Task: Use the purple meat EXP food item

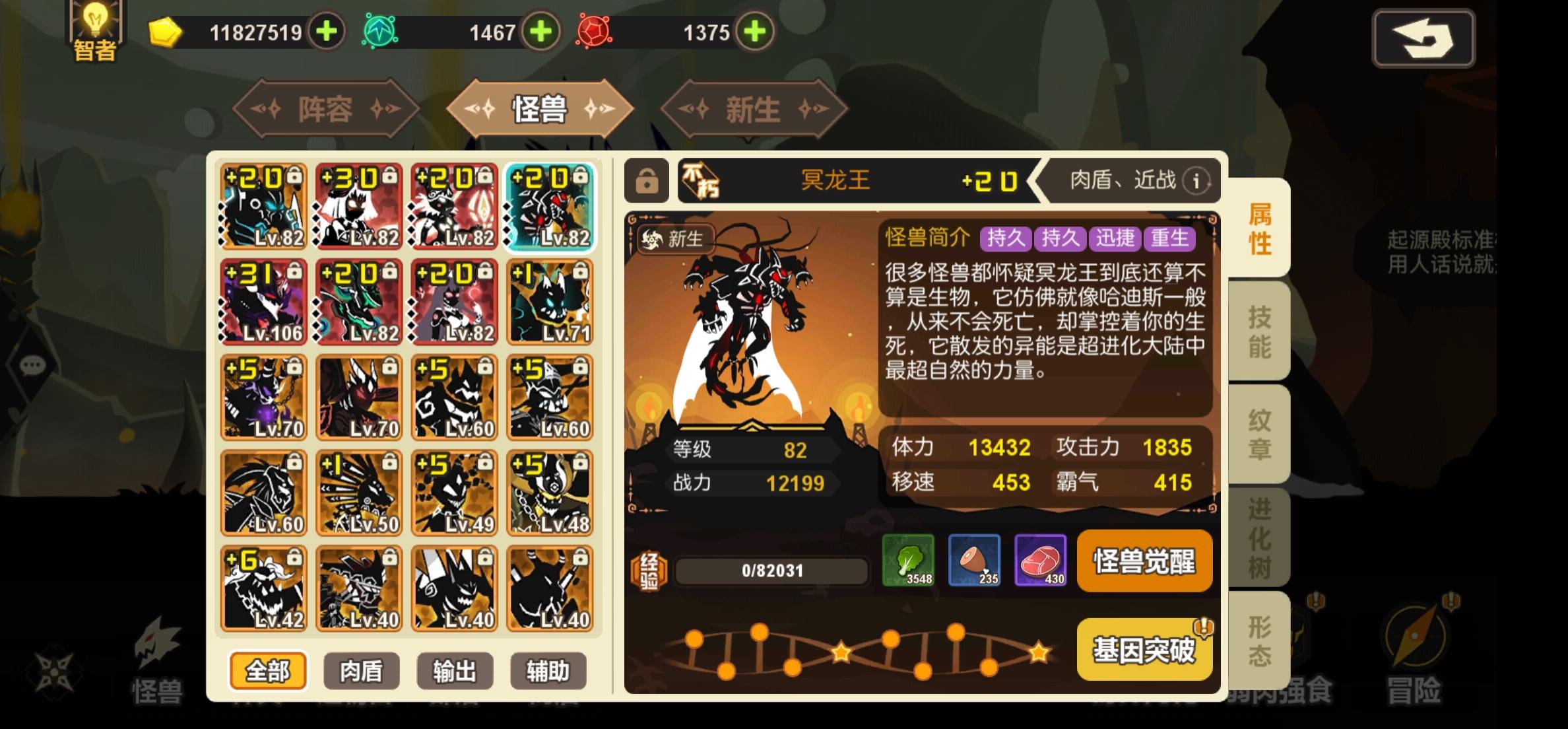Action: pyautogui.click(x=1041, y=562)
